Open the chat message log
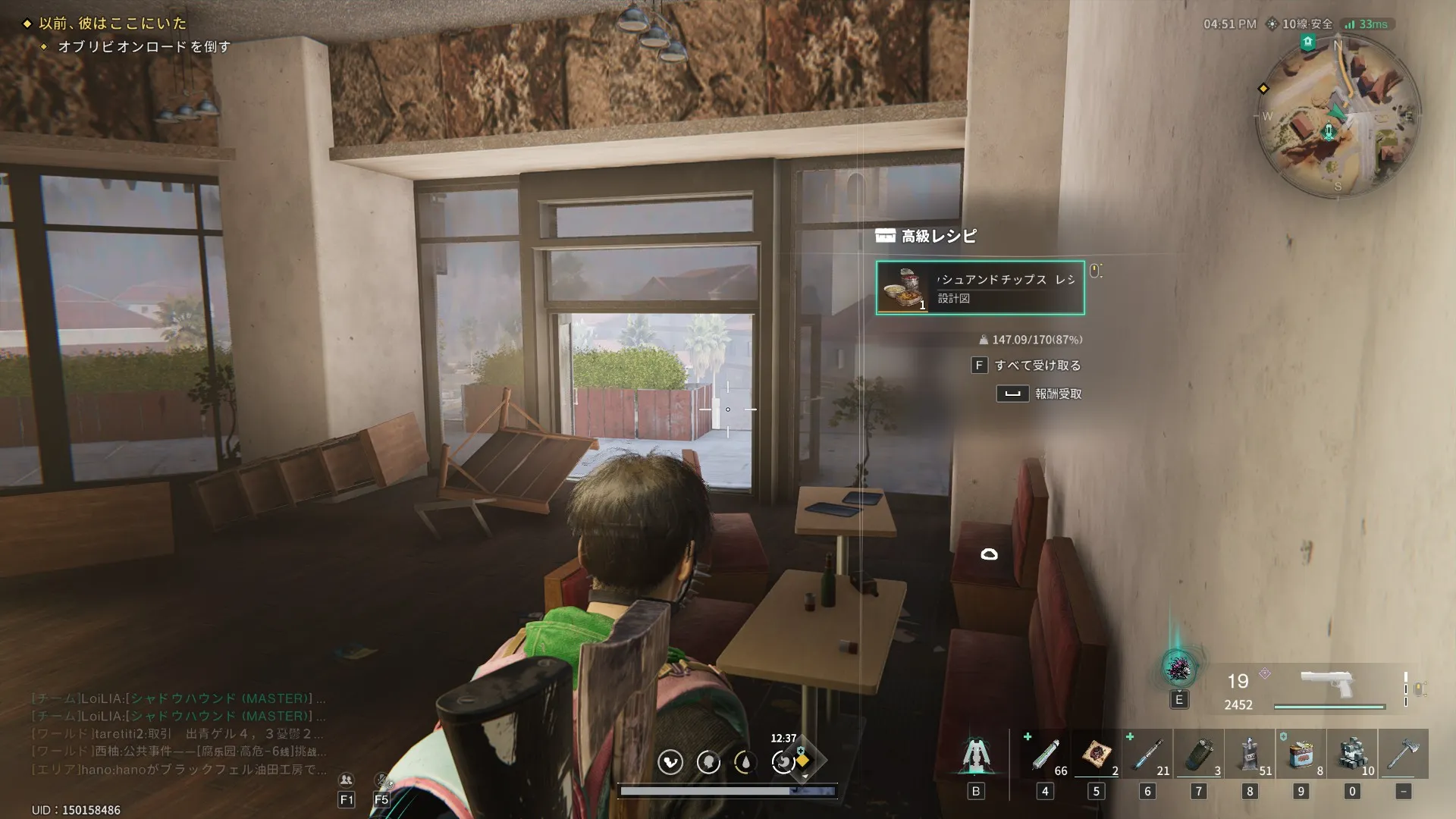The width and height of the screenshot is (1456, 819). [x=179, y=733]
